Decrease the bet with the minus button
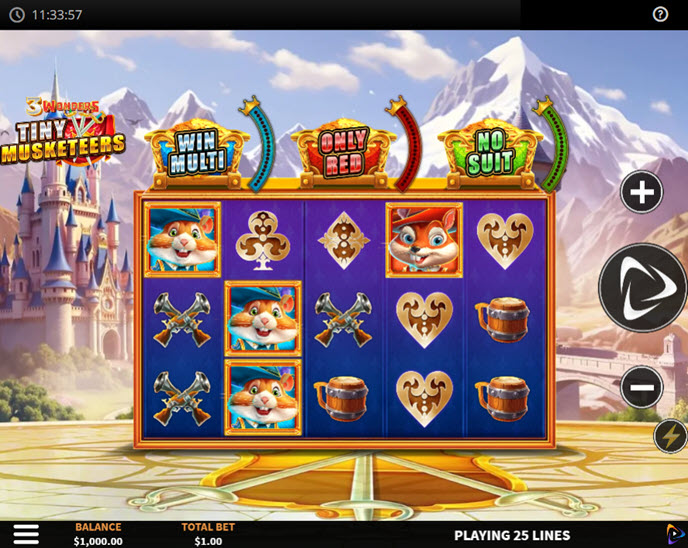The image size is (688, 548). tap(641, 386)
